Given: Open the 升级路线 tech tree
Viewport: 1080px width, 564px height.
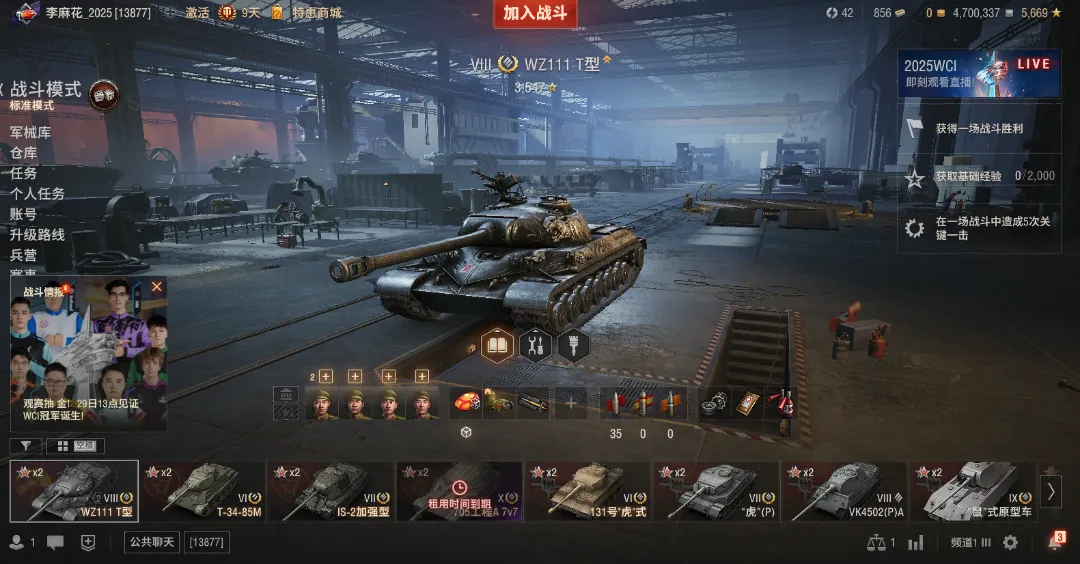Looking at the screenshot, I should [x=37, y=235].
